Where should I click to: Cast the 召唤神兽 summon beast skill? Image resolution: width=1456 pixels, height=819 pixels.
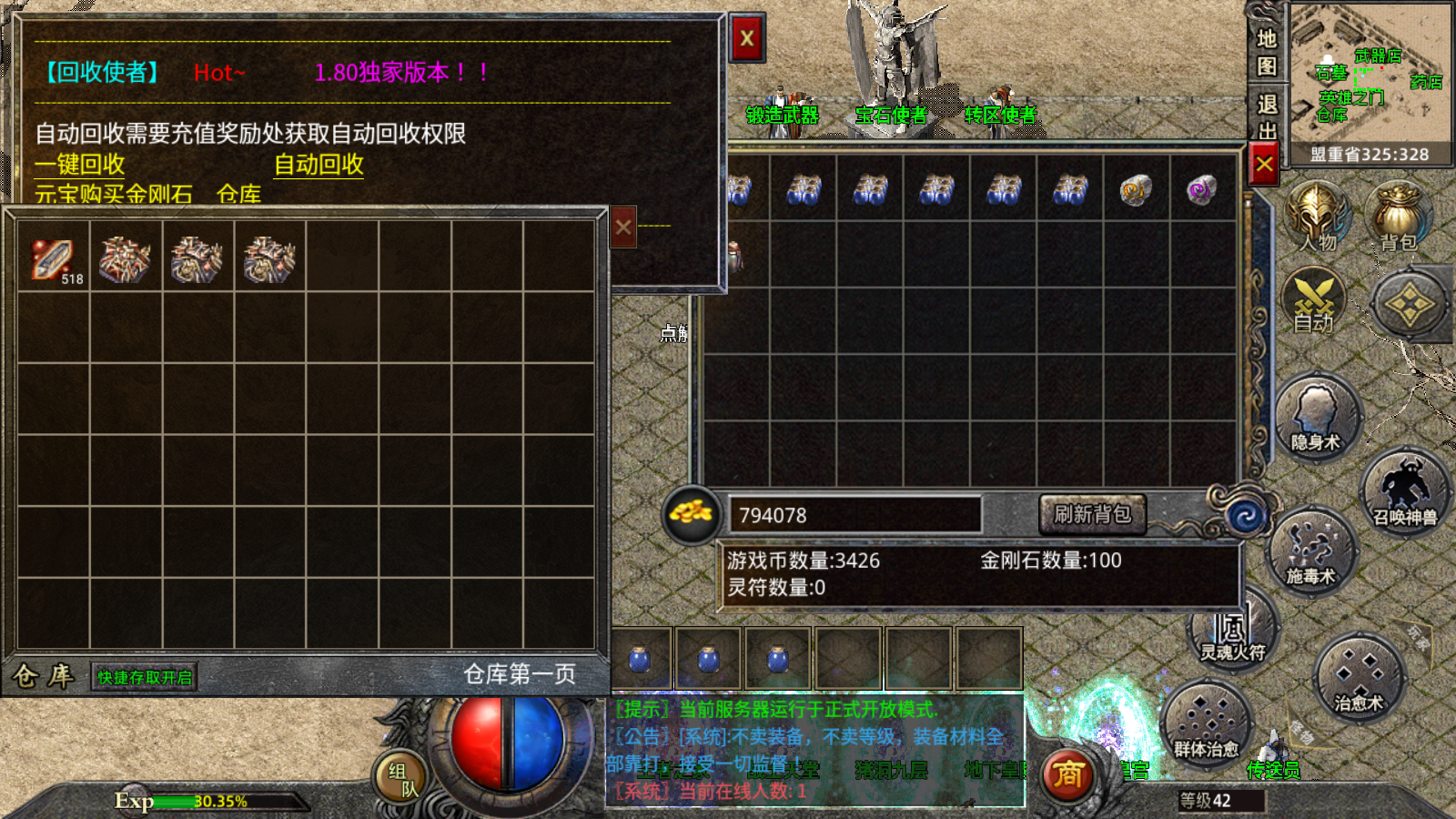(x=1404, y=493)
